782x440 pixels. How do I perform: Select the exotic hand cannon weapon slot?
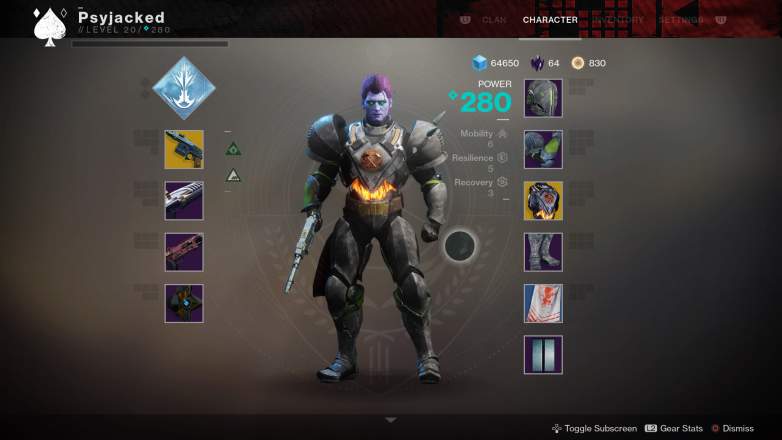tap(184, 149)
